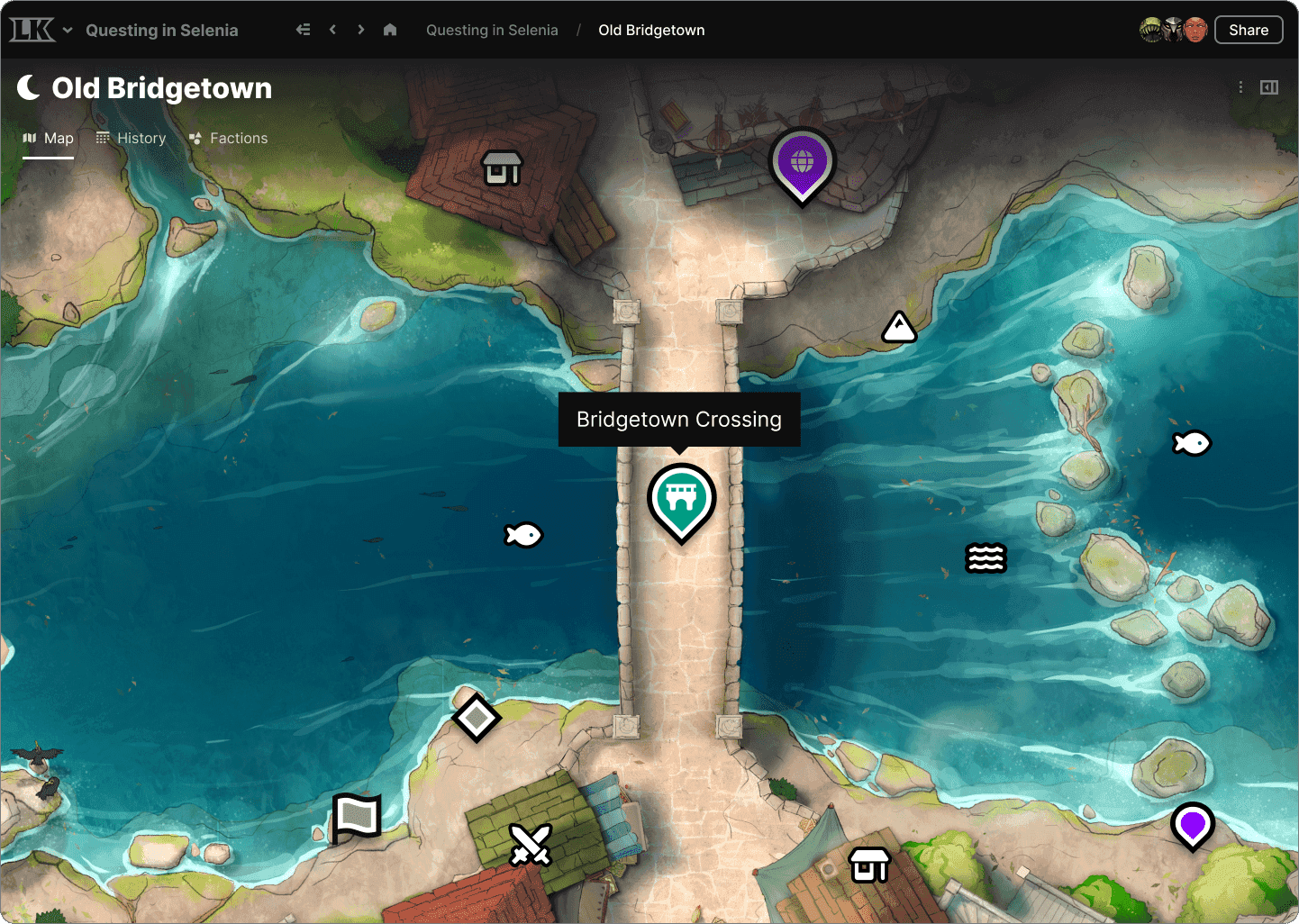Viewport: 1299px width, 924px height.
Task: Click the diamond marker near the south bank
Action: [x=477, y=718]
